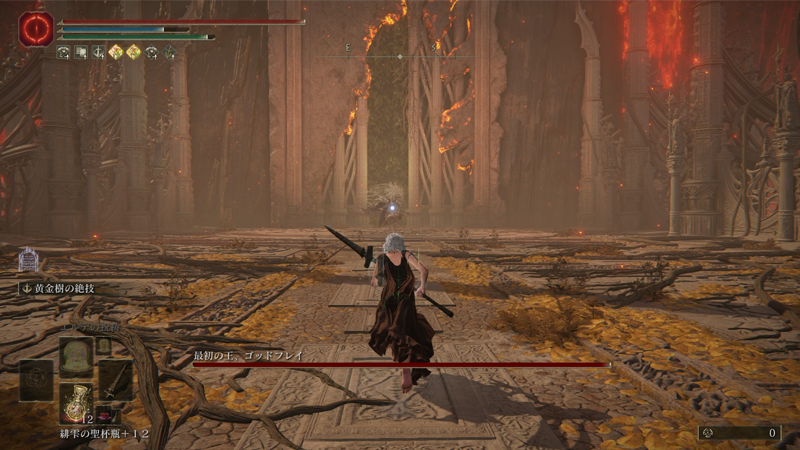Image resolution: width=800 pixels, height=450 pixels.
Task: Select the equipped spell slot above the flask
Action: (76, 356)
